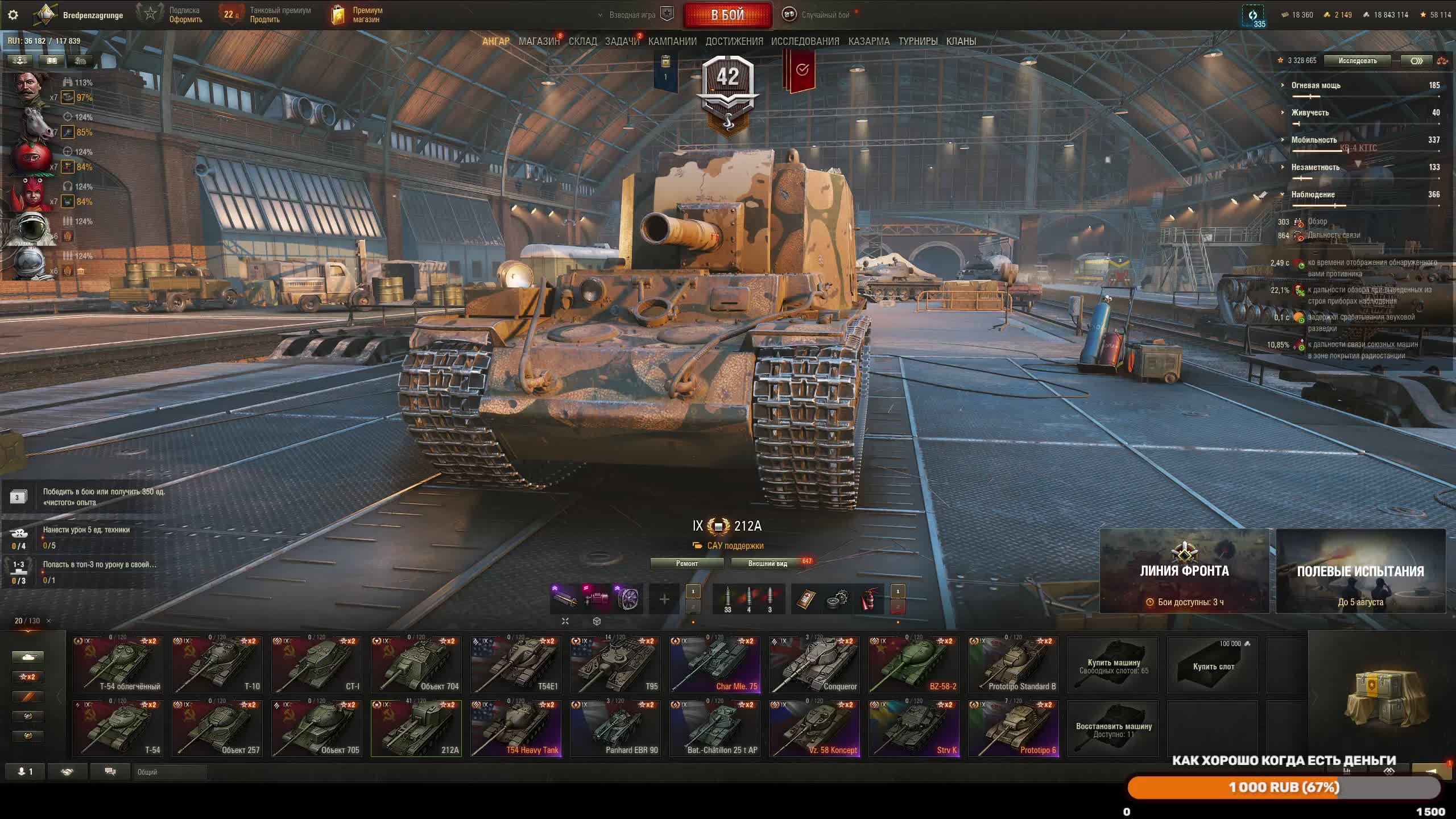Image resolution: width=1456 pixels, height=819 pixels.
Task: Select the Panhard EBR 90 tank
Action: click(x=615, y=728)
